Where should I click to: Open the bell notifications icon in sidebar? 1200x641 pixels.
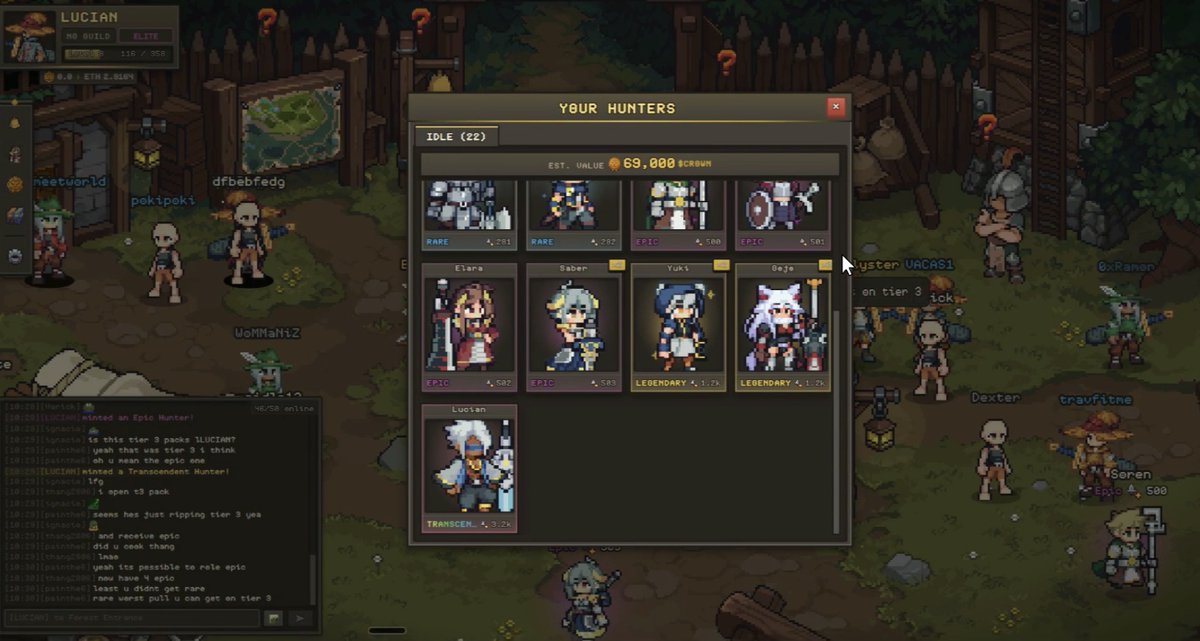click(x=15, y=122)
